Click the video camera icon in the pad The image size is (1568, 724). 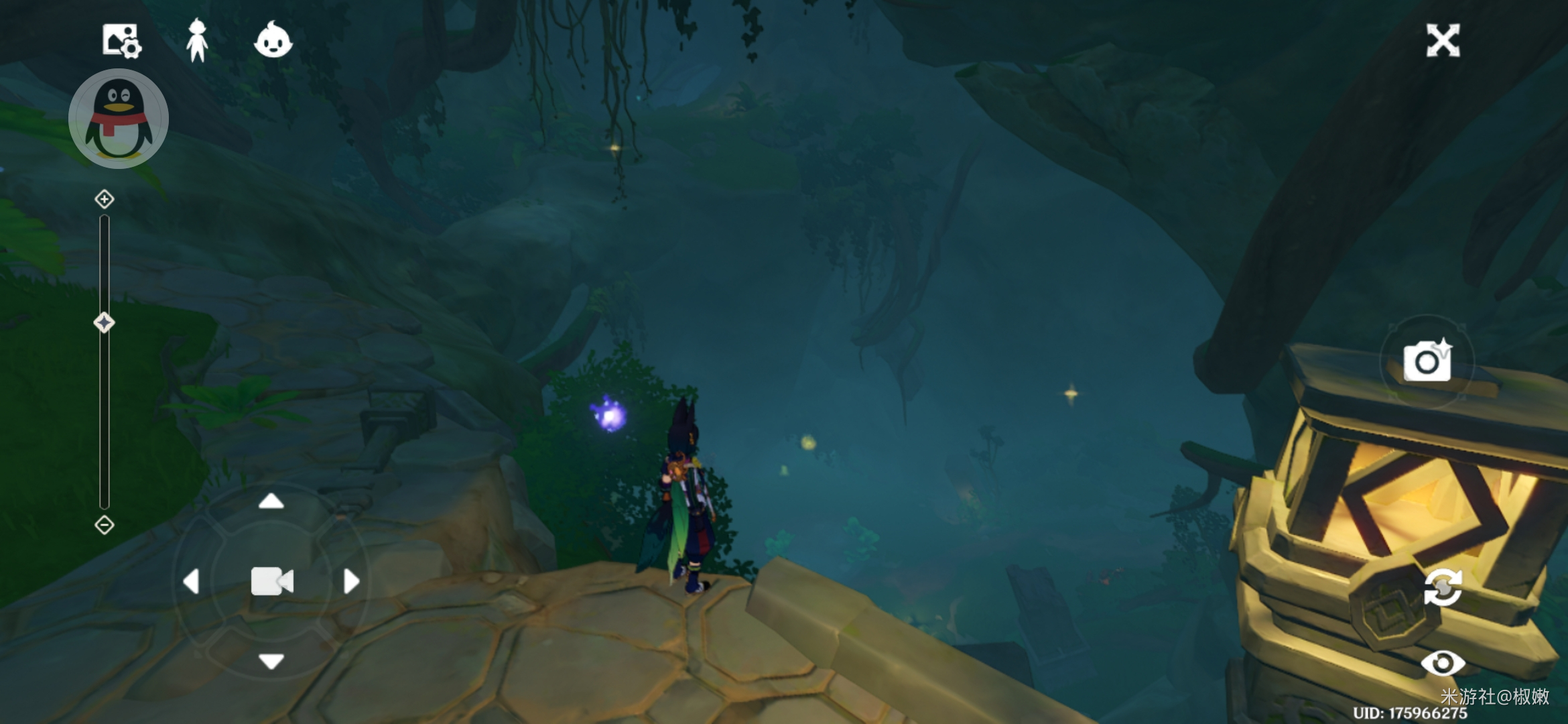[x=271, y=581]
